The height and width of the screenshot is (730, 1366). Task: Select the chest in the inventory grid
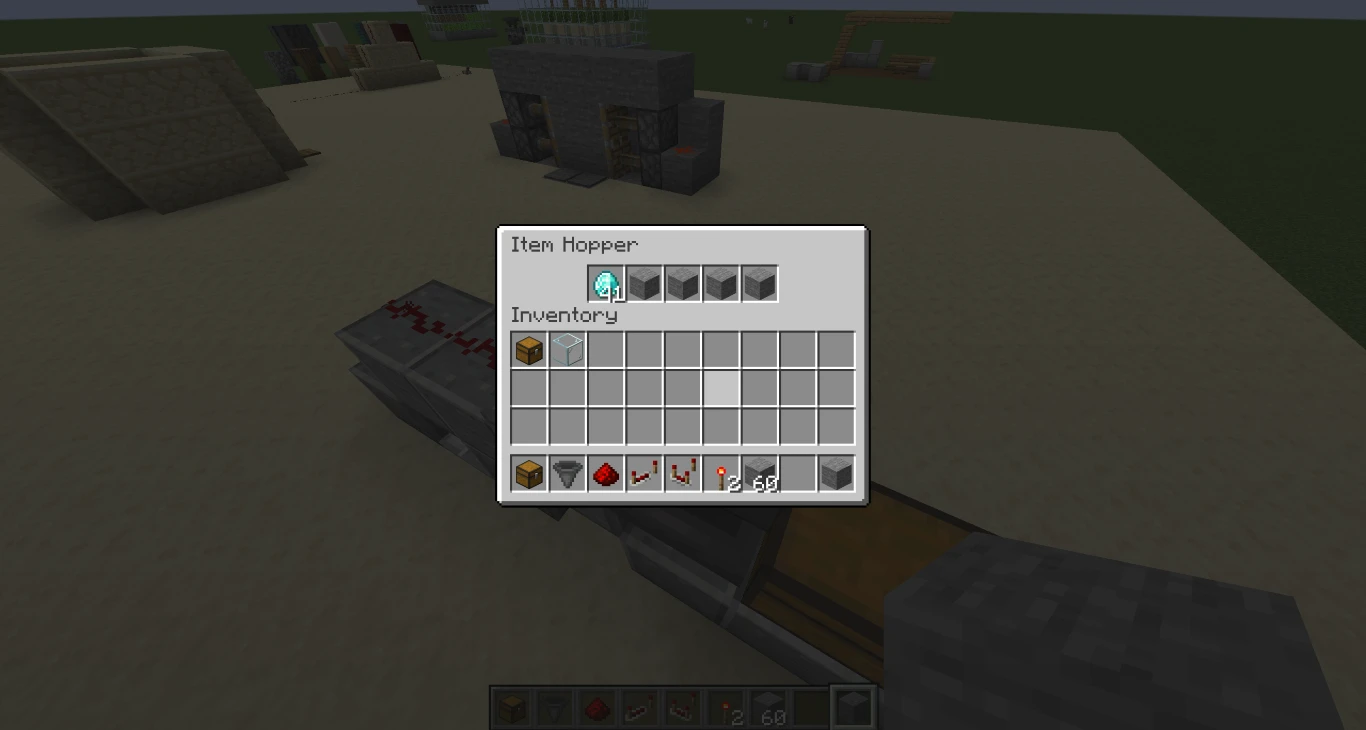(529, 349)
